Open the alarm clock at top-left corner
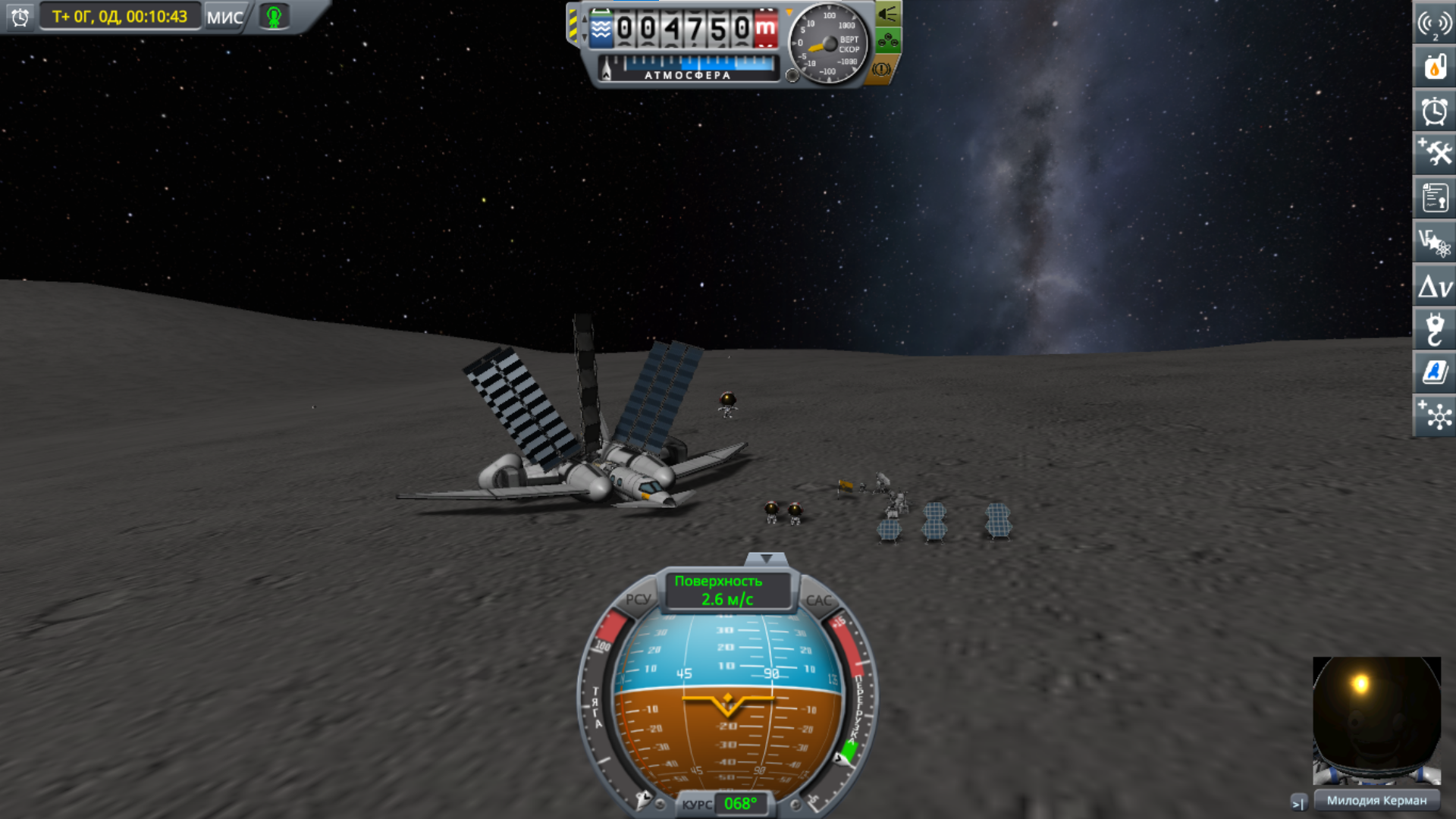 point(20,17)
